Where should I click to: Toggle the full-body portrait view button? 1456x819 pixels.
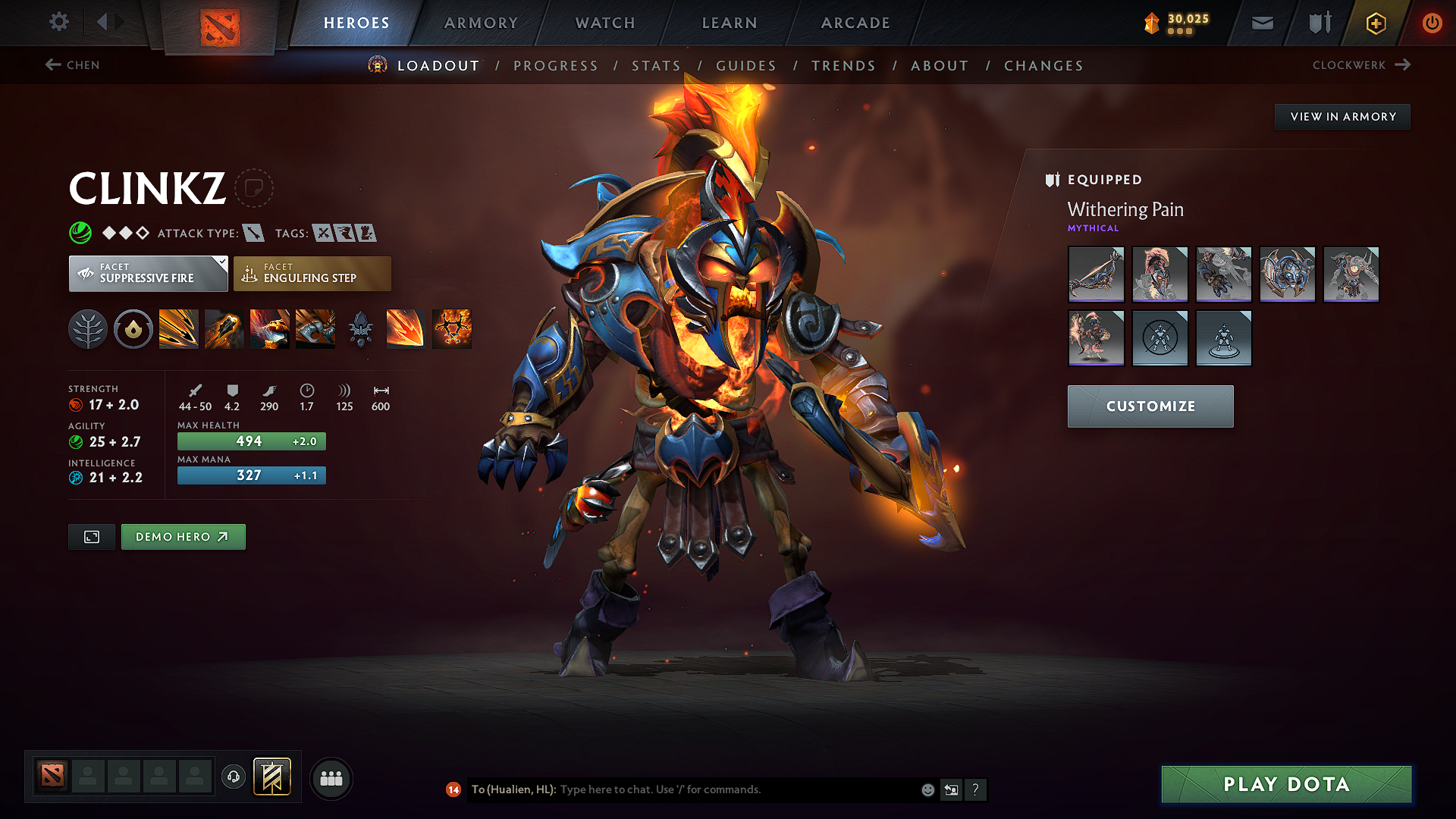[x=91, y=536]
